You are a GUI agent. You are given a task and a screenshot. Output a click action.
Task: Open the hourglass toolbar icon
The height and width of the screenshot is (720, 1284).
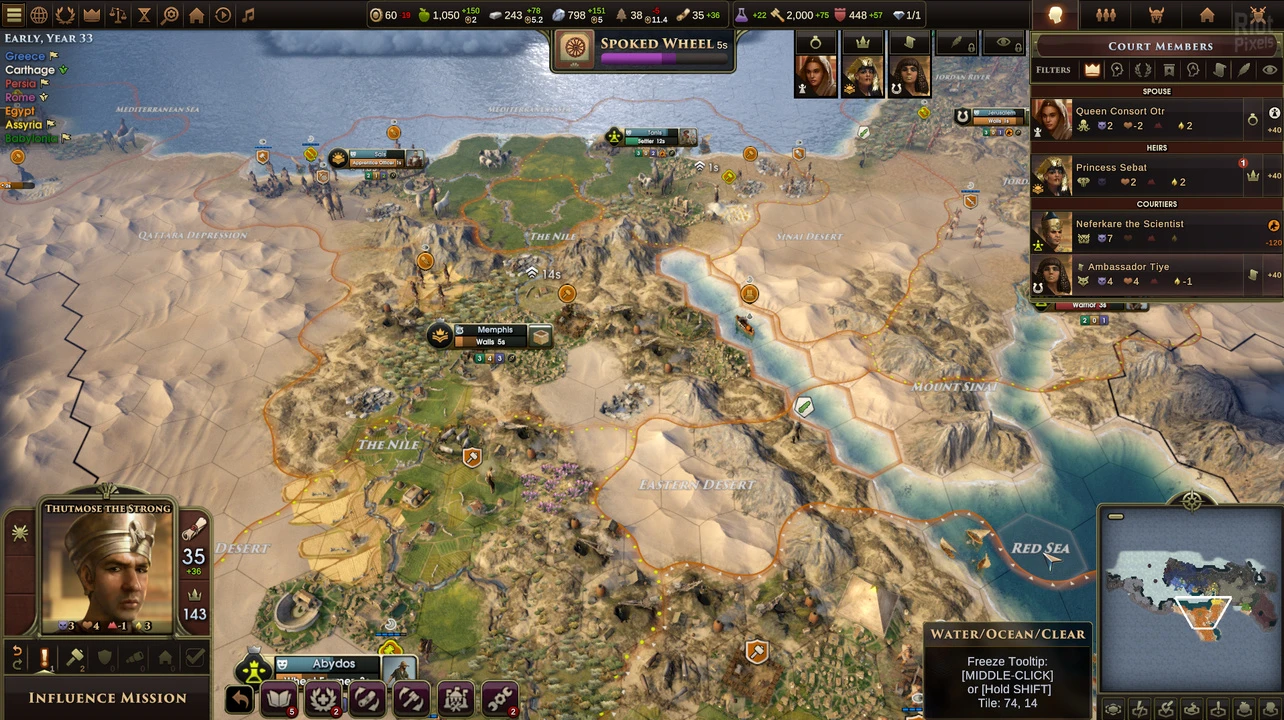point(144,15)
